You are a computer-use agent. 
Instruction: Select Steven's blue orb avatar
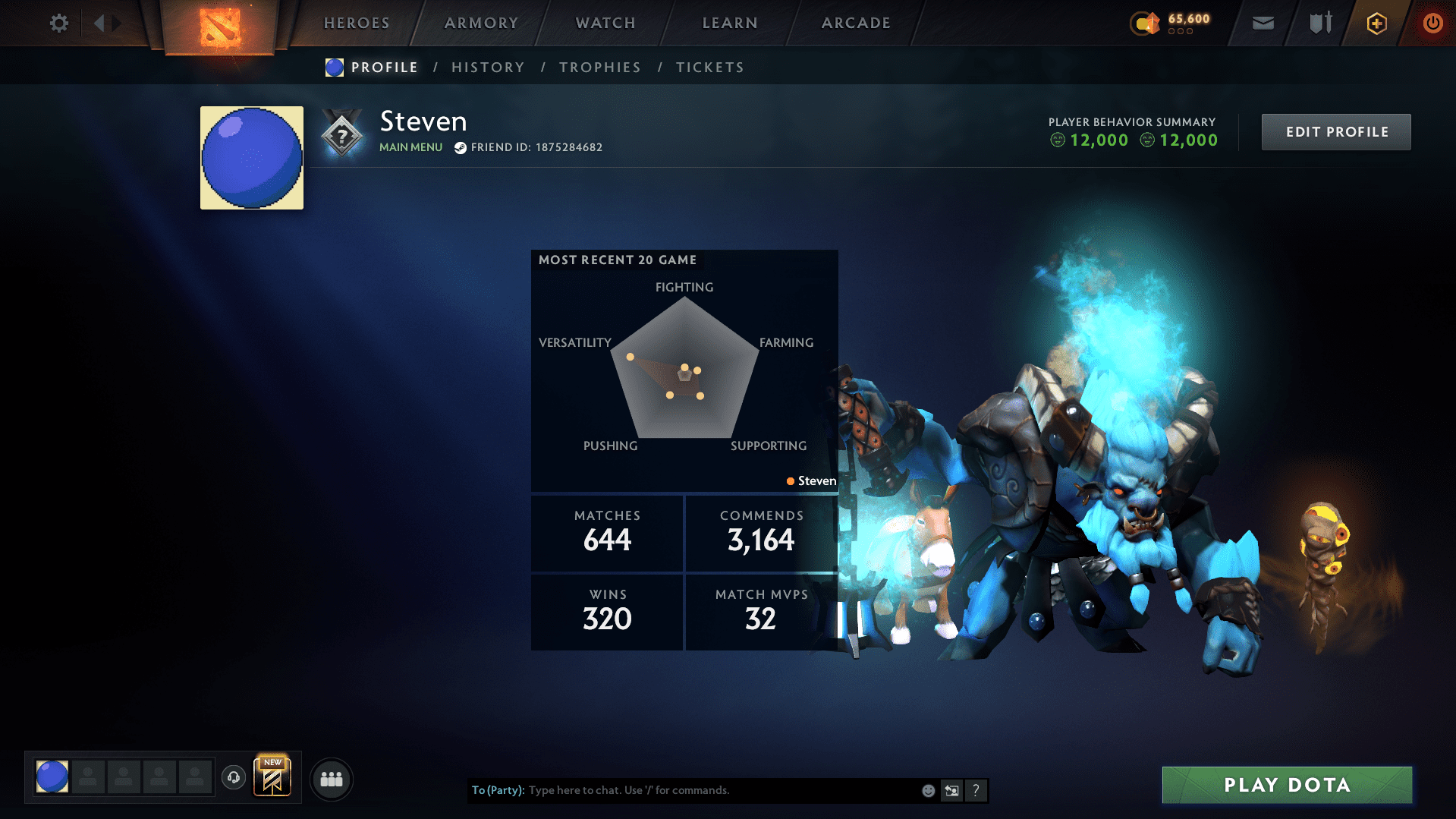pos(251,157)
